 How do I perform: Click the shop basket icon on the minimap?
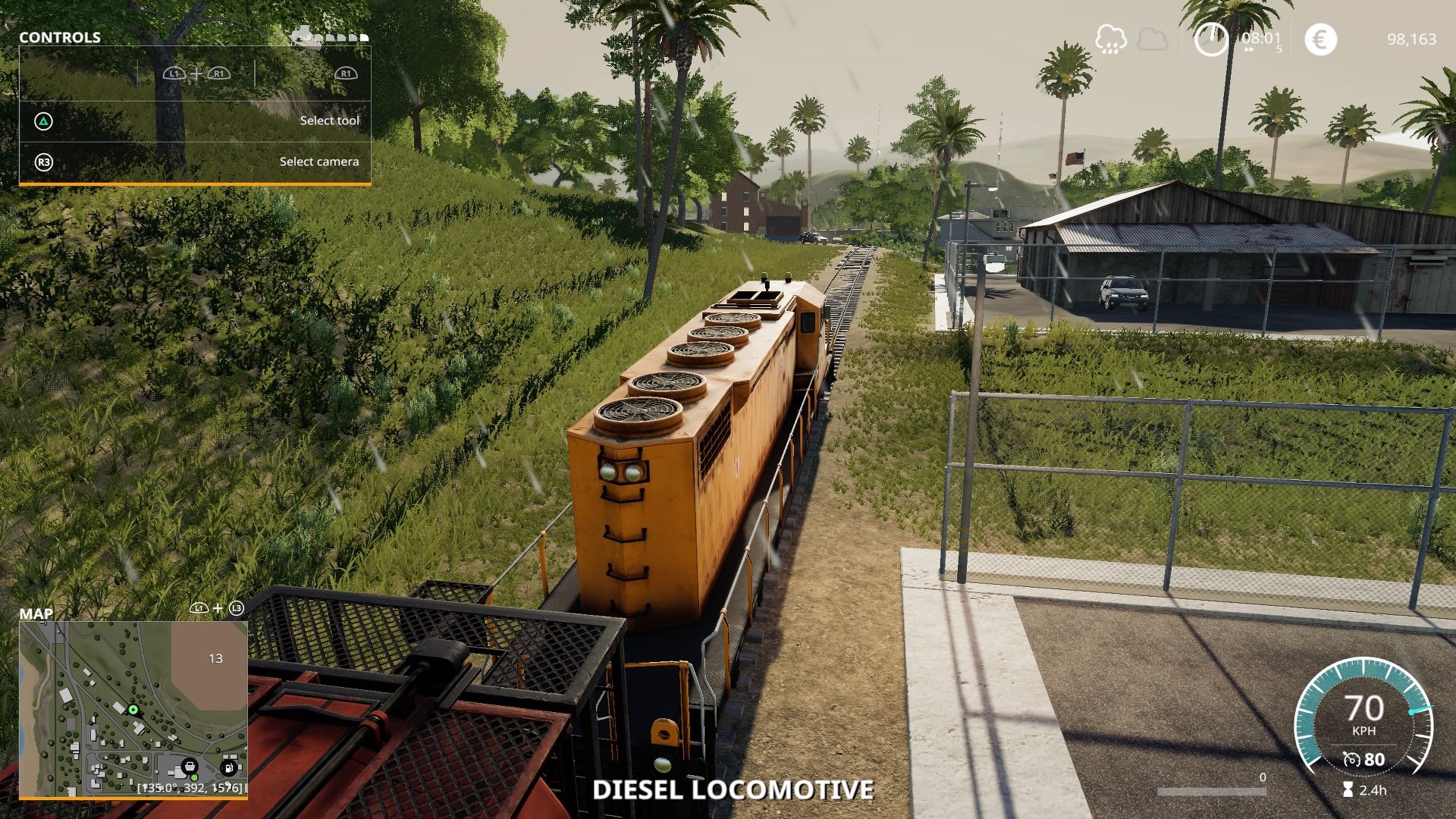190,767
